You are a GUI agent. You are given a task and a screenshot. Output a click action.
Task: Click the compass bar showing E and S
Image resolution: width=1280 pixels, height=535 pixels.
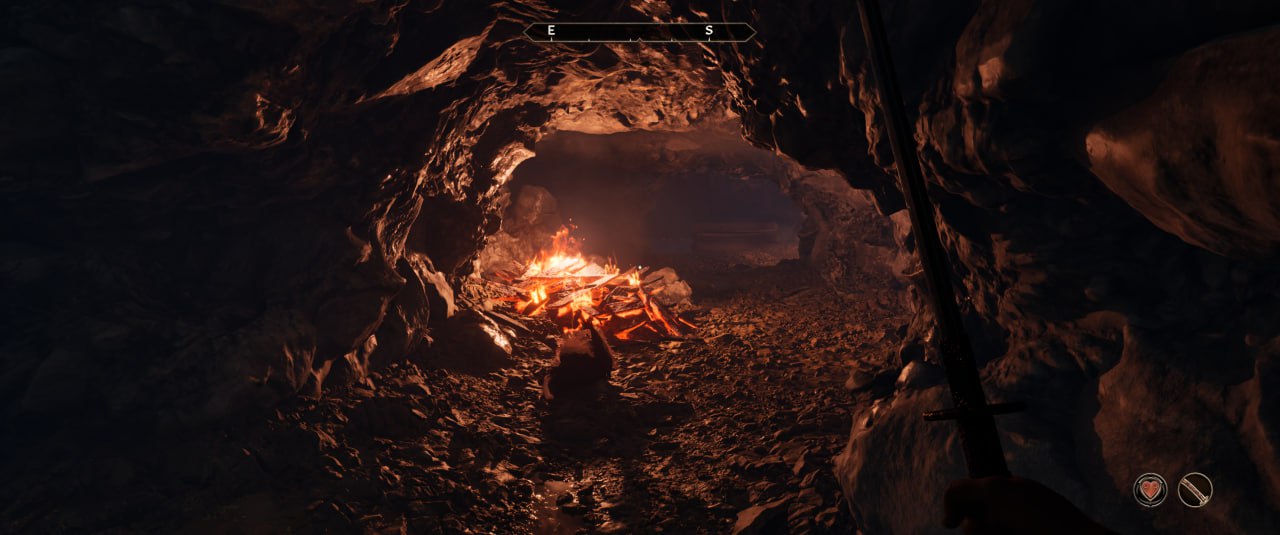point(639,32)
